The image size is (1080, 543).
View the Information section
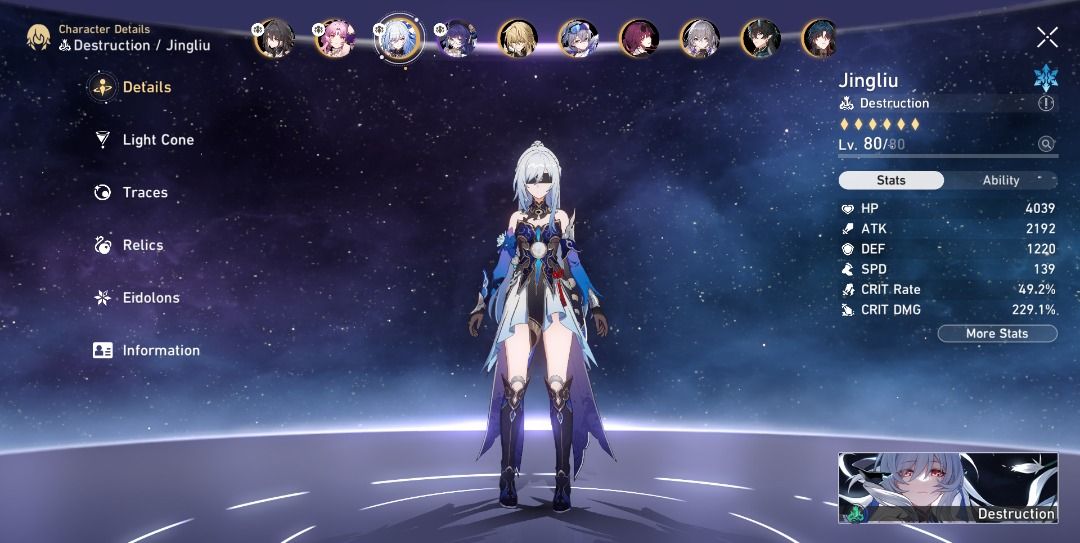click(147, 351)
